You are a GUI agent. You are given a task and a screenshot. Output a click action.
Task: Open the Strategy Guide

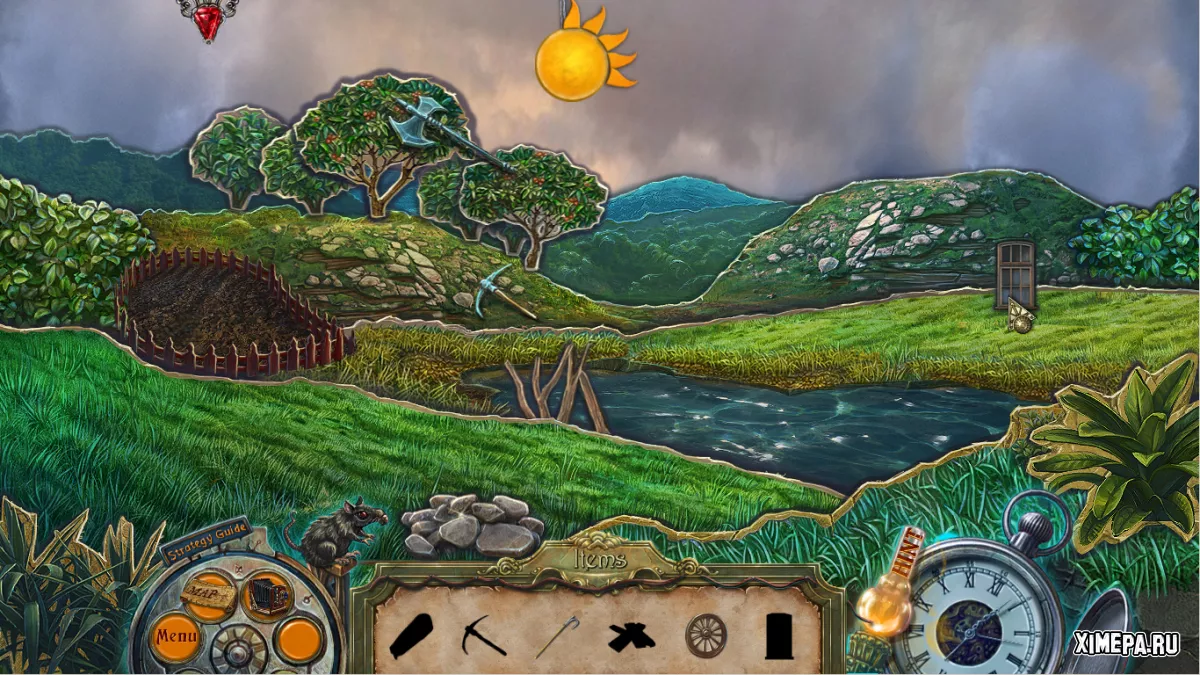click(x=204, y=542)
